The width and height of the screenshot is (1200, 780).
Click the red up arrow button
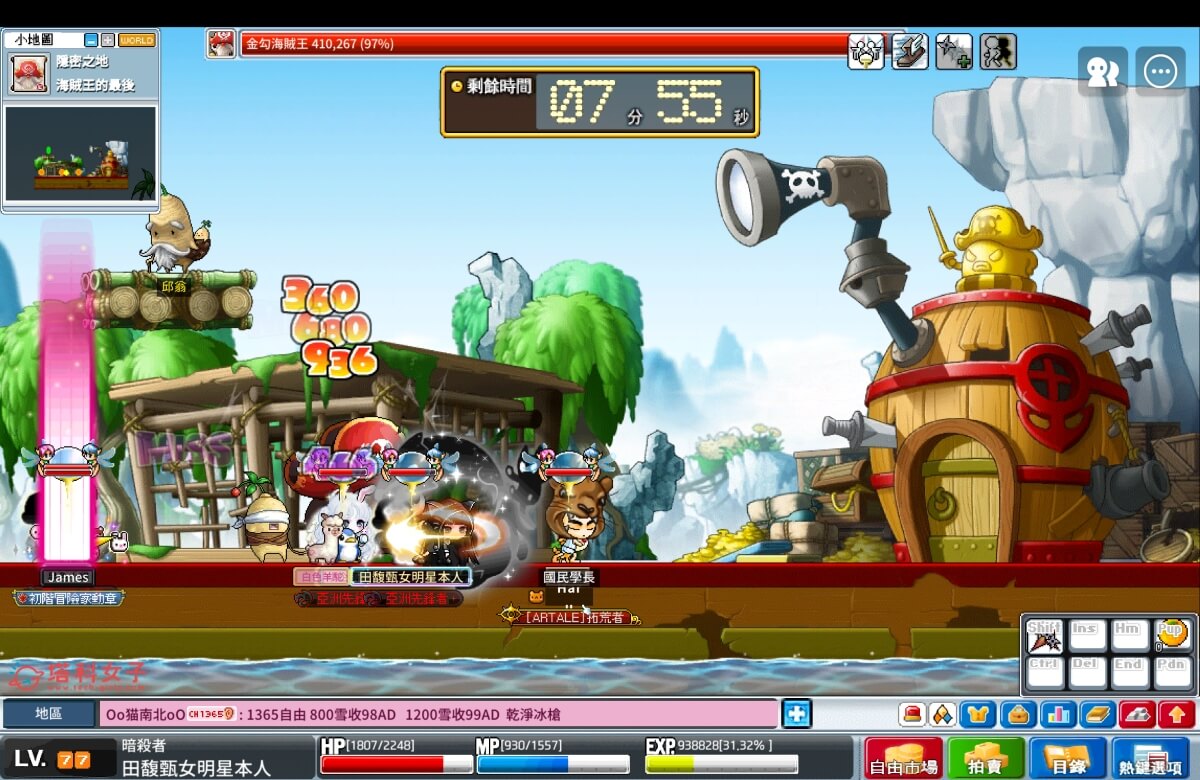pyautogui.click(x=1175, y=714)
